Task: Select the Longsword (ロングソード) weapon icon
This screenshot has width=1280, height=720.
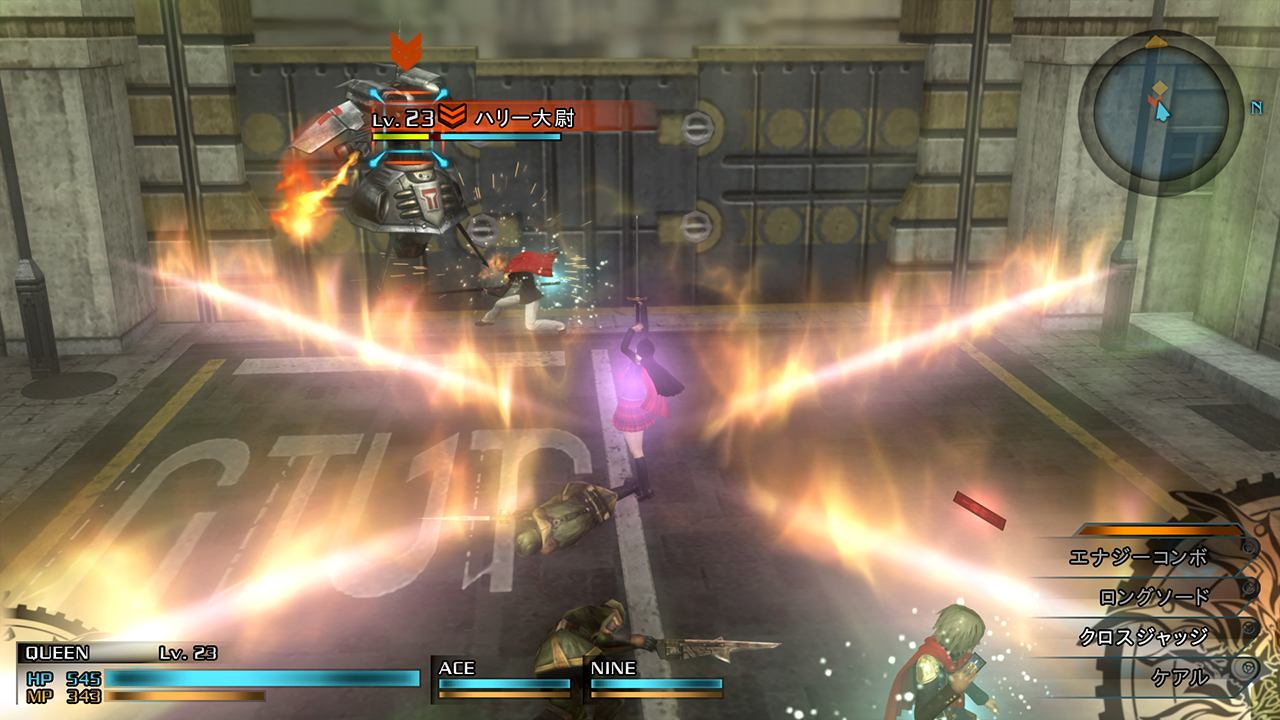Action: [x=1249, y=588]
